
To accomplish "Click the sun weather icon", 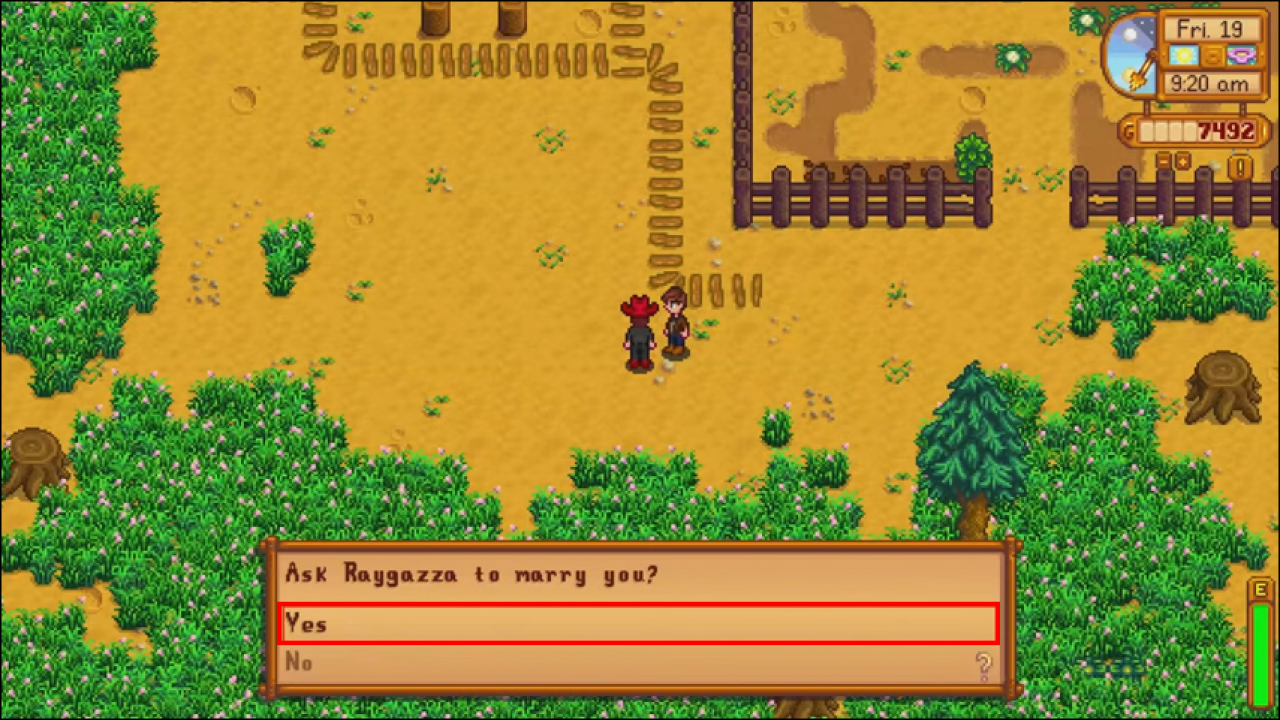I will click(1181, 57).
